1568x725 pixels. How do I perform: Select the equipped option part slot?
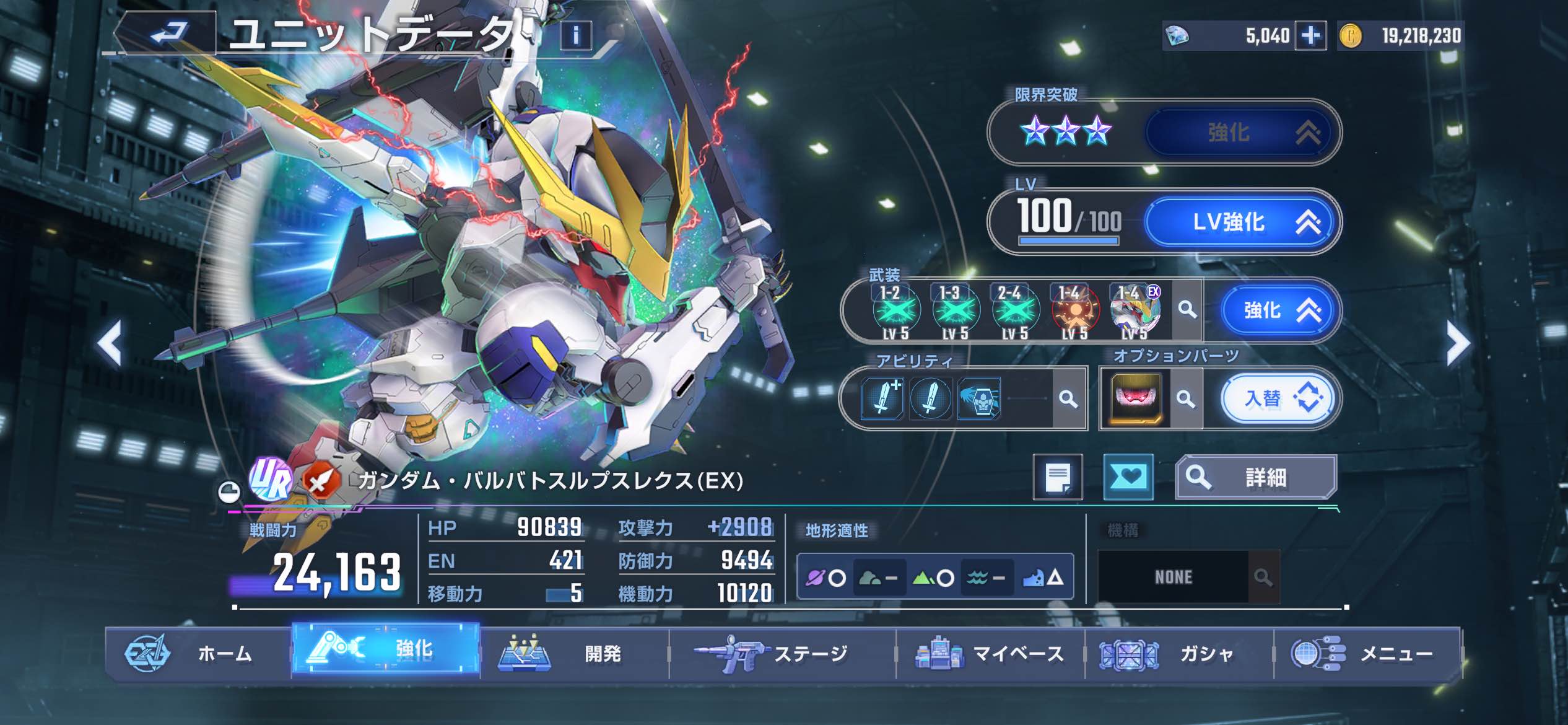[x=1136, y=398]
